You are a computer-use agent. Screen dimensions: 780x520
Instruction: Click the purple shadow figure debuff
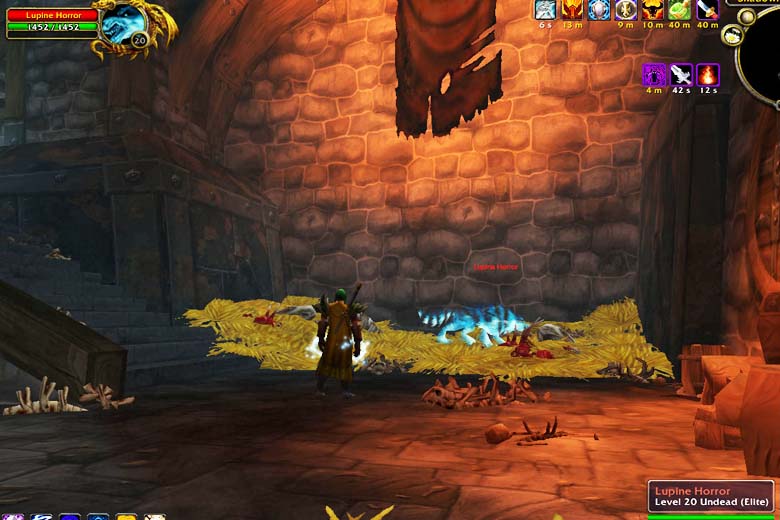pyautogui.click(x=654, y=74)
